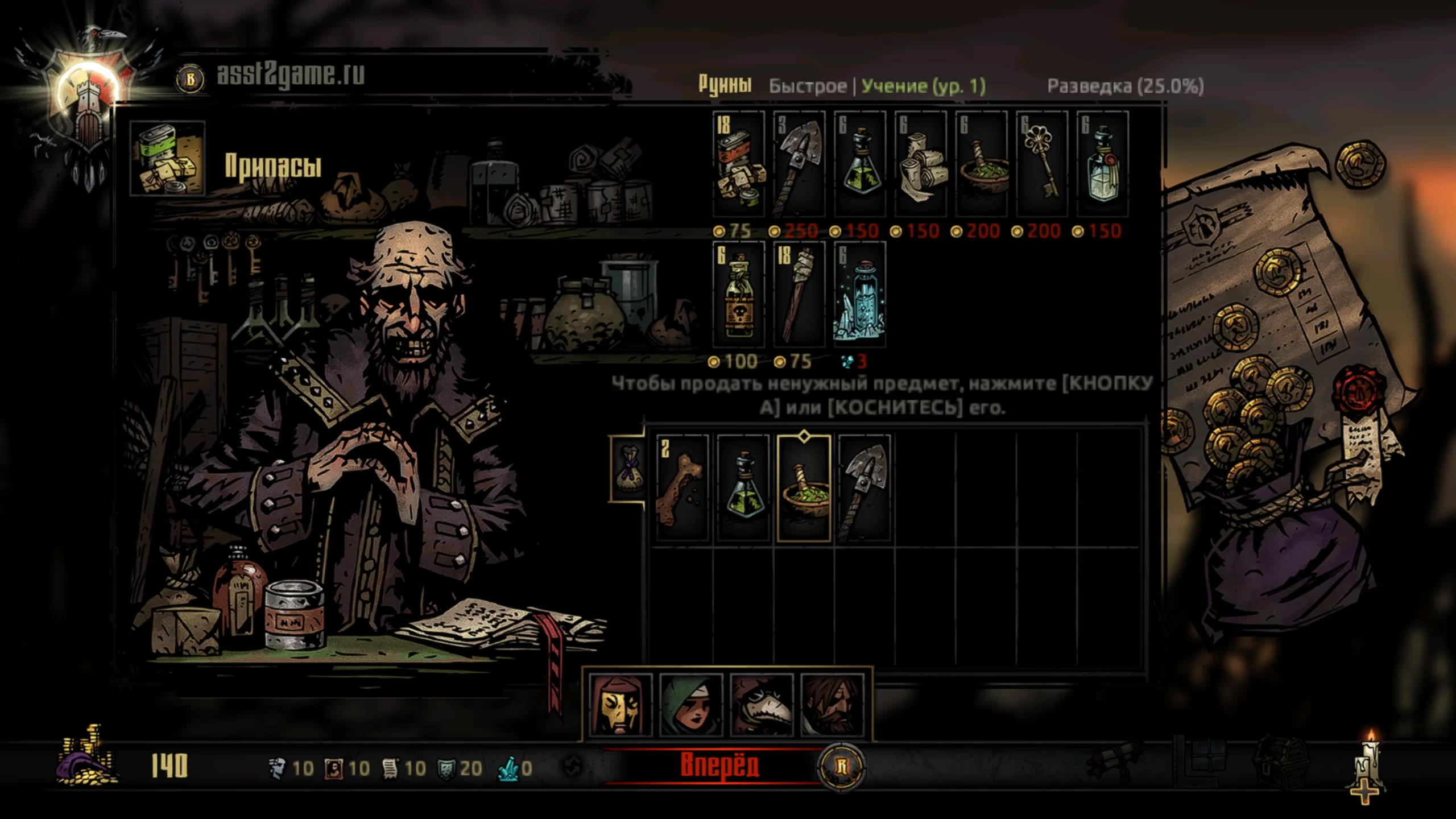Sell the antivenom flask in the inventory
This screenshot has height=819, width=1456.
(x=743, y=487)
